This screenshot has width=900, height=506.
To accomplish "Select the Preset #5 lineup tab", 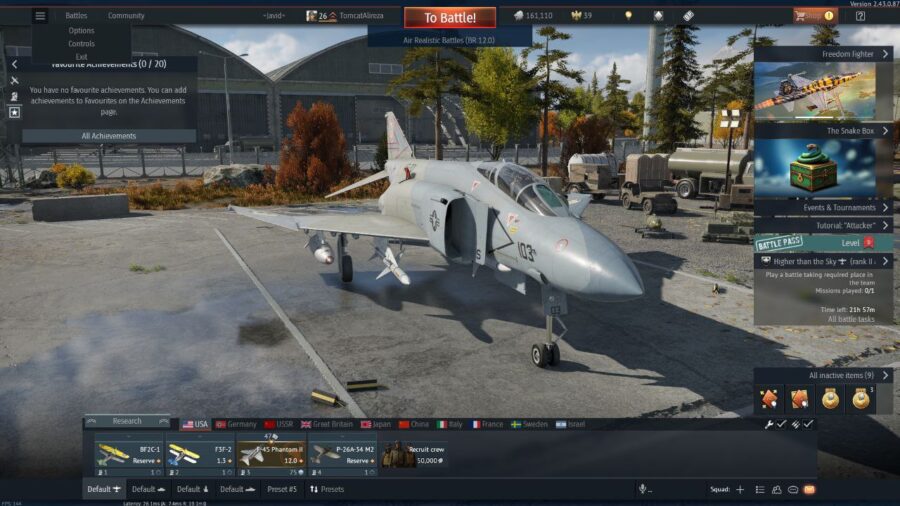I will coord(282,489).
